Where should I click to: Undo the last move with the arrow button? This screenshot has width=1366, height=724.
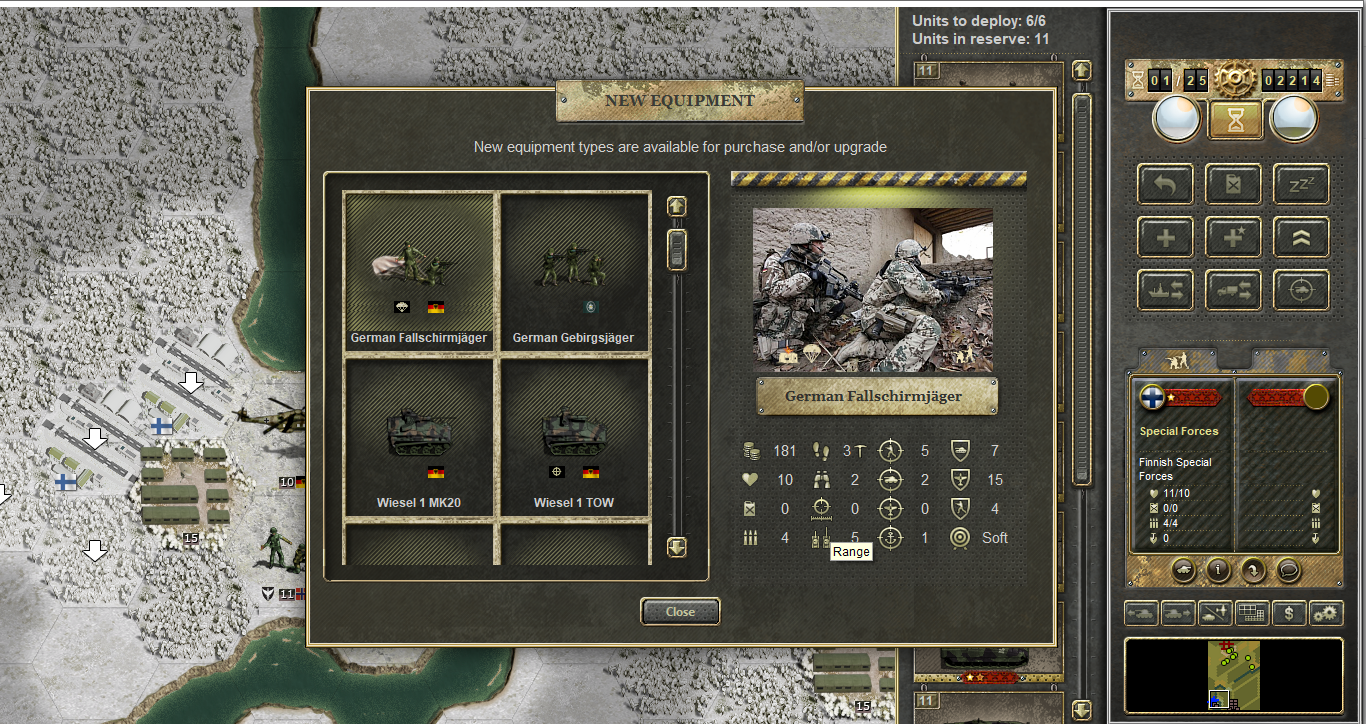(x=1165, y=184)
